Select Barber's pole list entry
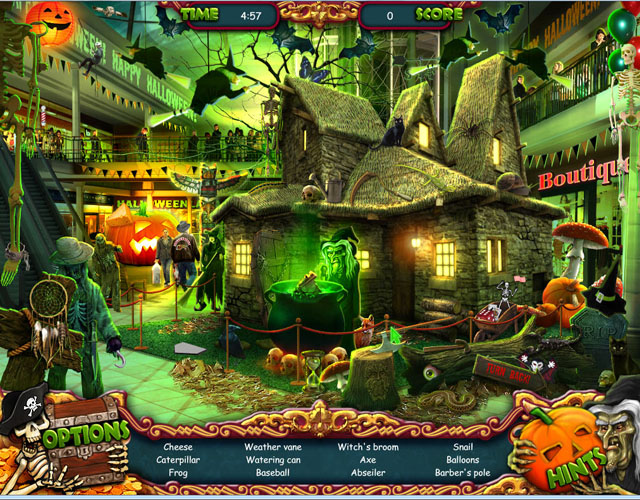This screenshot has width=640, height=500. click(x=463, y=472)
